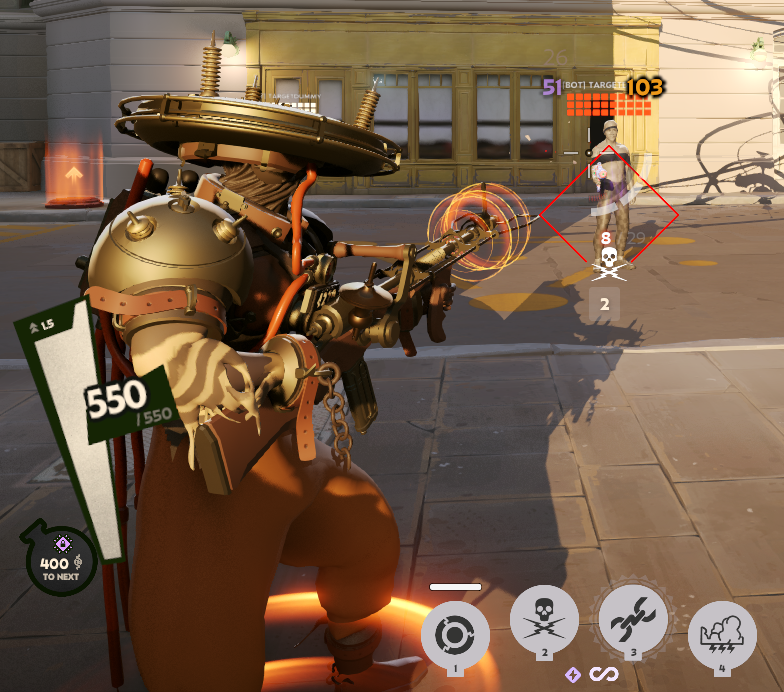Click the souls counter showing 400 to next
The width and height of the screenshot is (784, 692).
[62, 562]
